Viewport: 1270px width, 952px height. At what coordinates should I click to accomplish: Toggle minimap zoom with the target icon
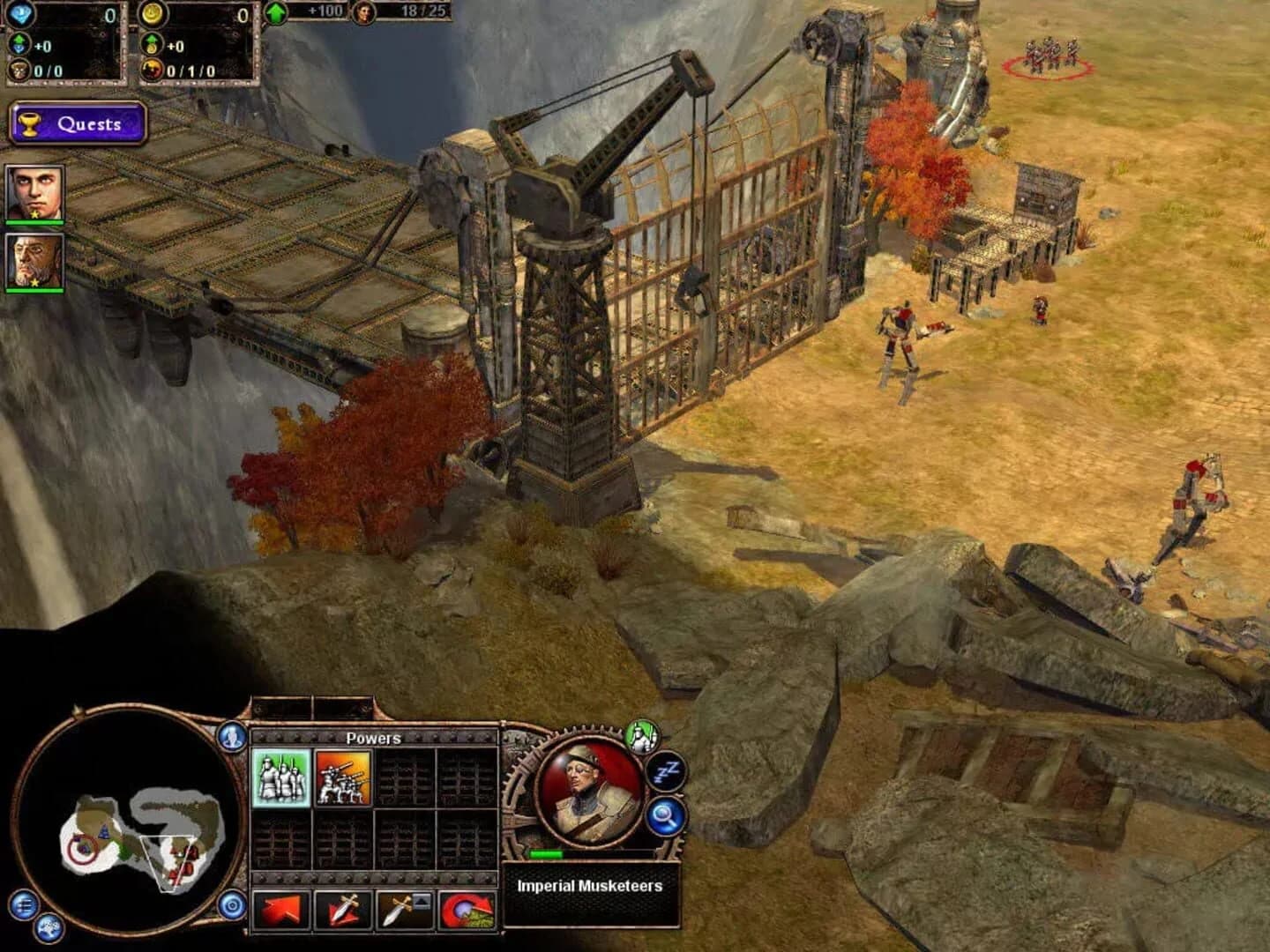233,905
